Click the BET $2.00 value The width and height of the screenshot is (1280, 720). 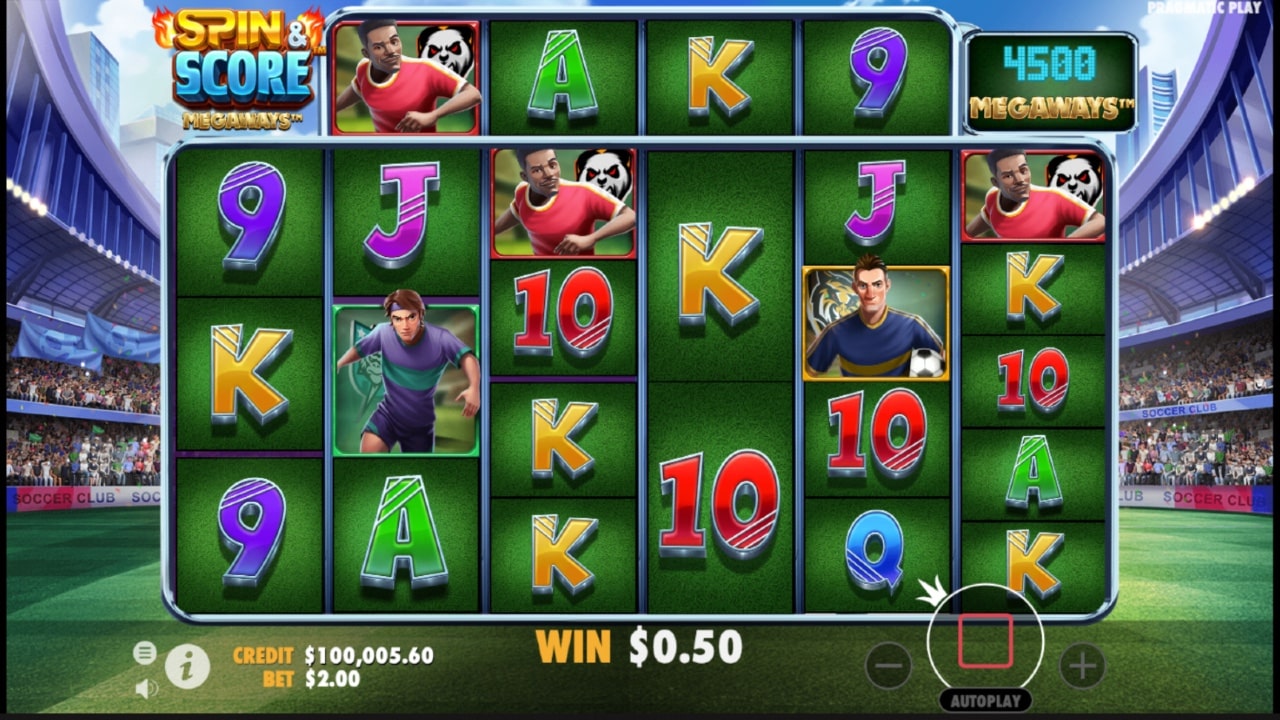coord(330,678)
